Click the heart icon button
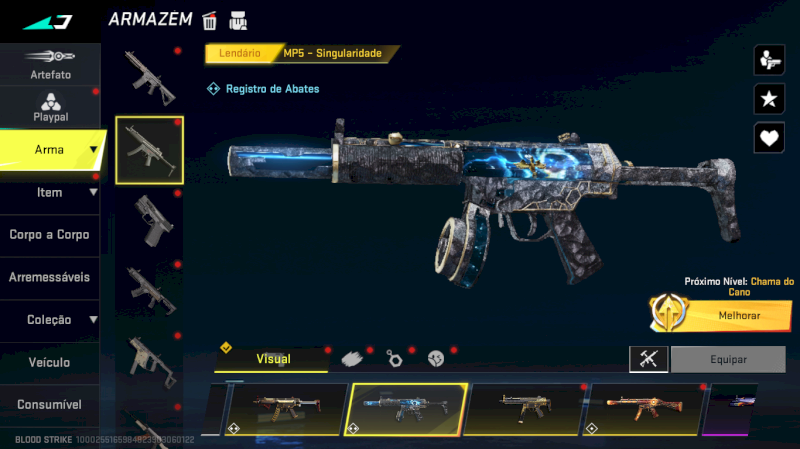The width and height of the screenshot is (800, 449). point(768,137)
